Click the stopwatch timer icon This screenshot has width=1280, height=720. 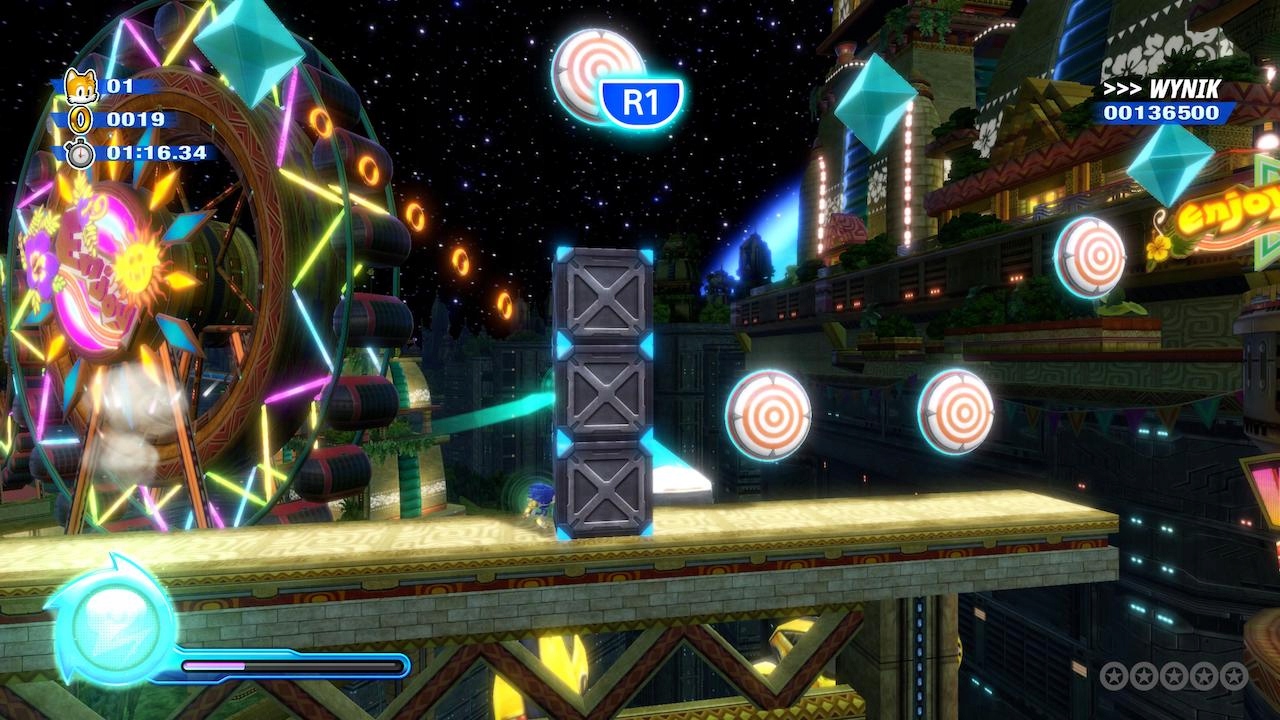(79, 153)
